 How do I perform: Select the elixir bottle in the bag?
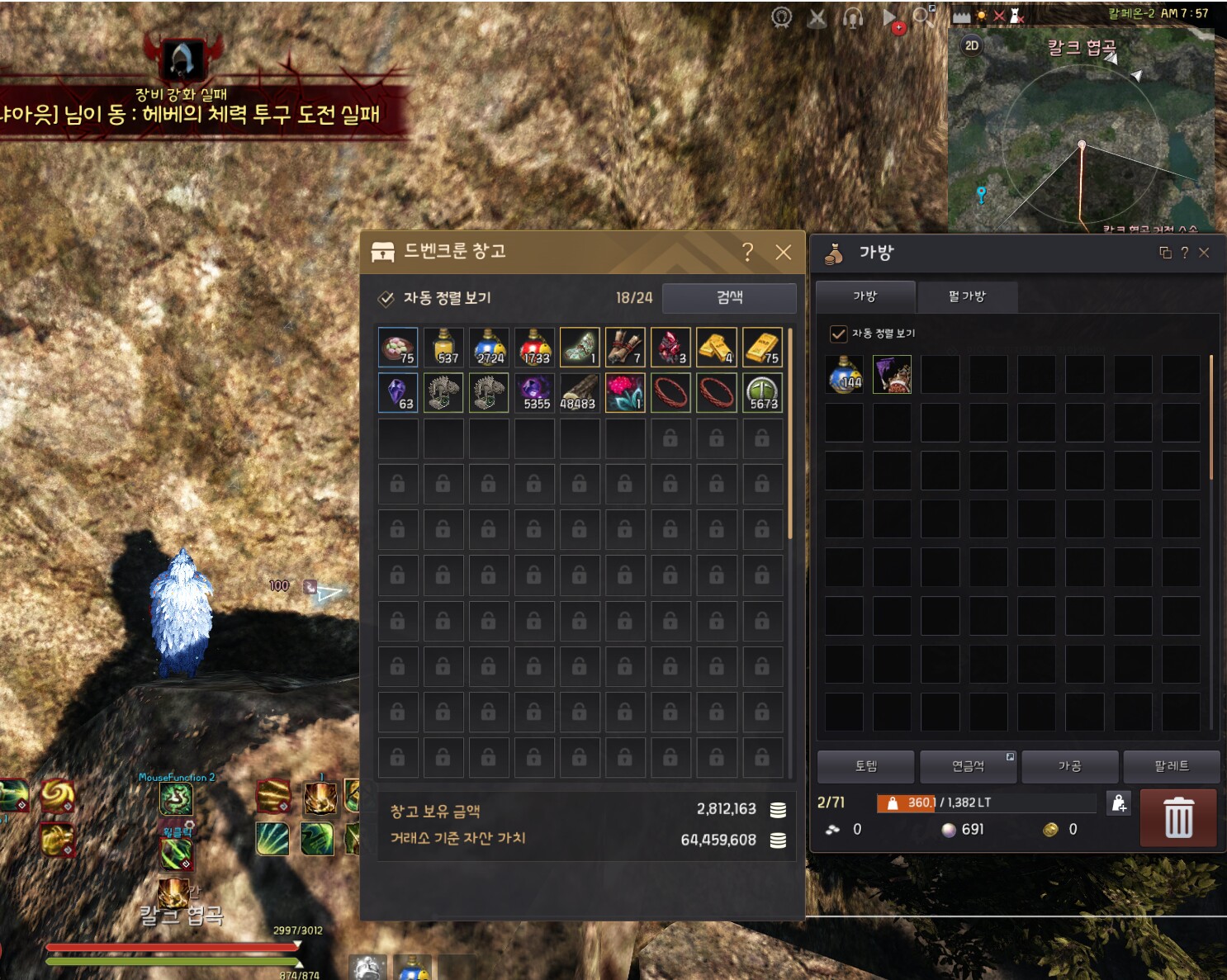click(843, 375)
